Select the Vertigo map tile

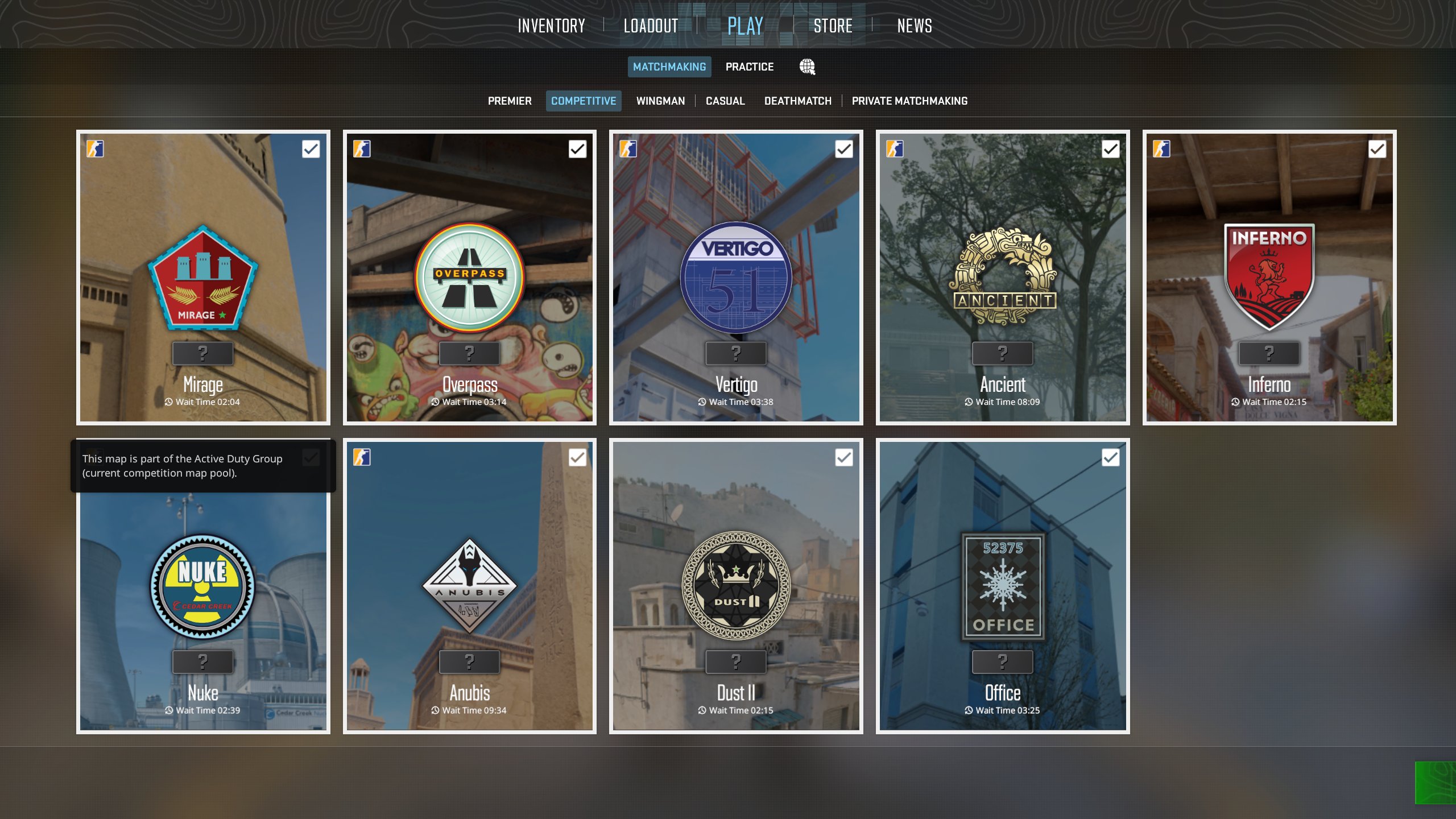click(736, 279)
